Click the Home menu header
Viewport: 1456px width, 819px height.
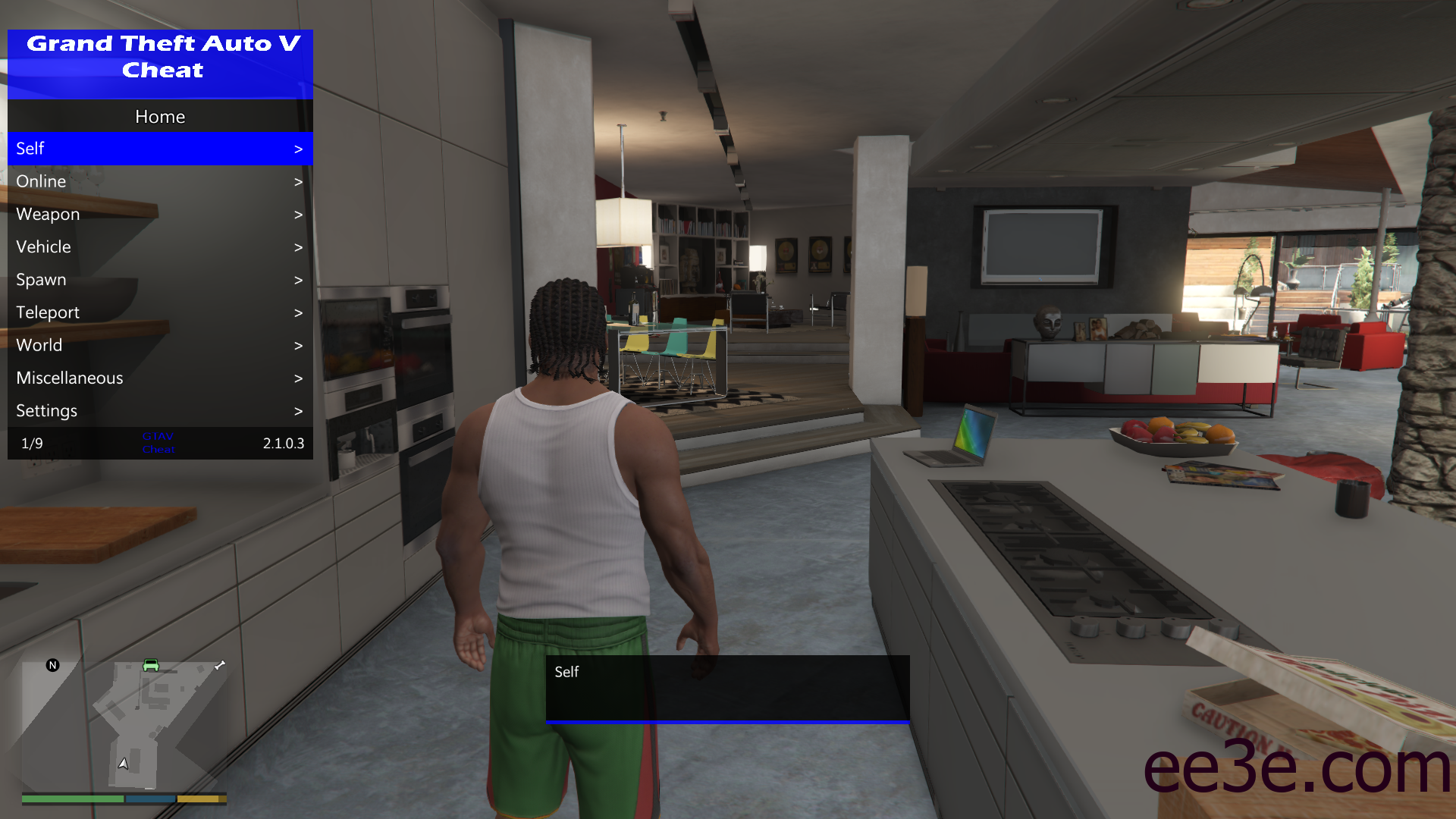[159, 116]
